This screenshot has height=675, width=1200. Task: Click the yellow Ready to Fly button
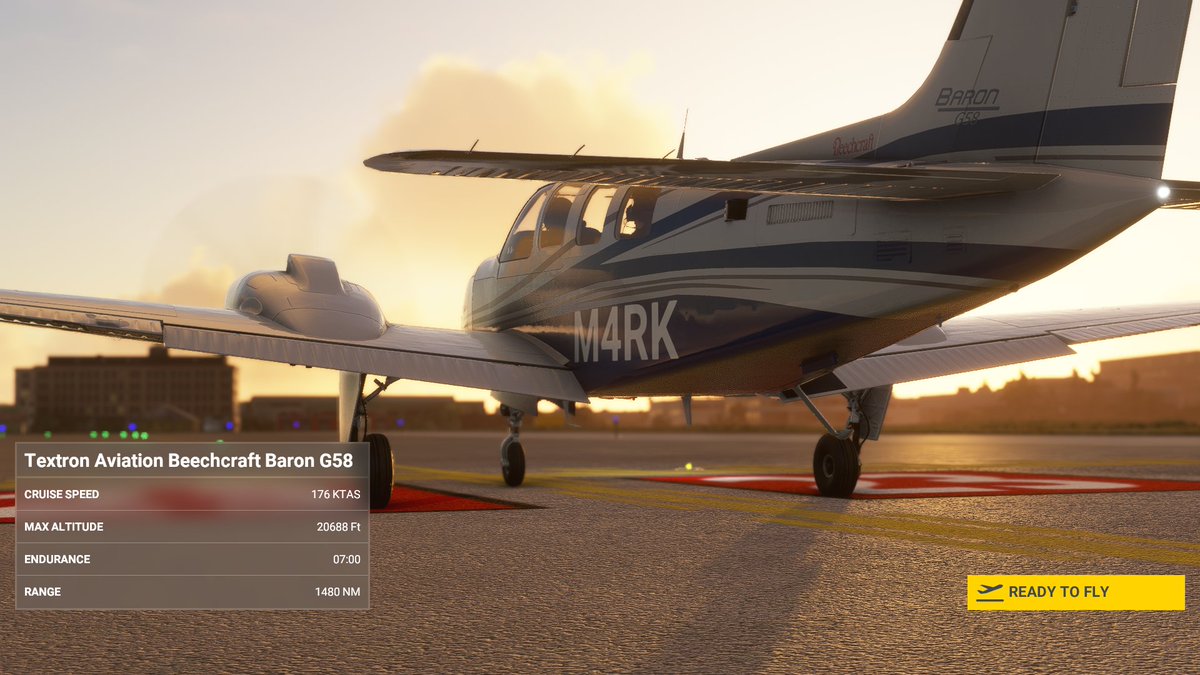tap(1075, 592)
